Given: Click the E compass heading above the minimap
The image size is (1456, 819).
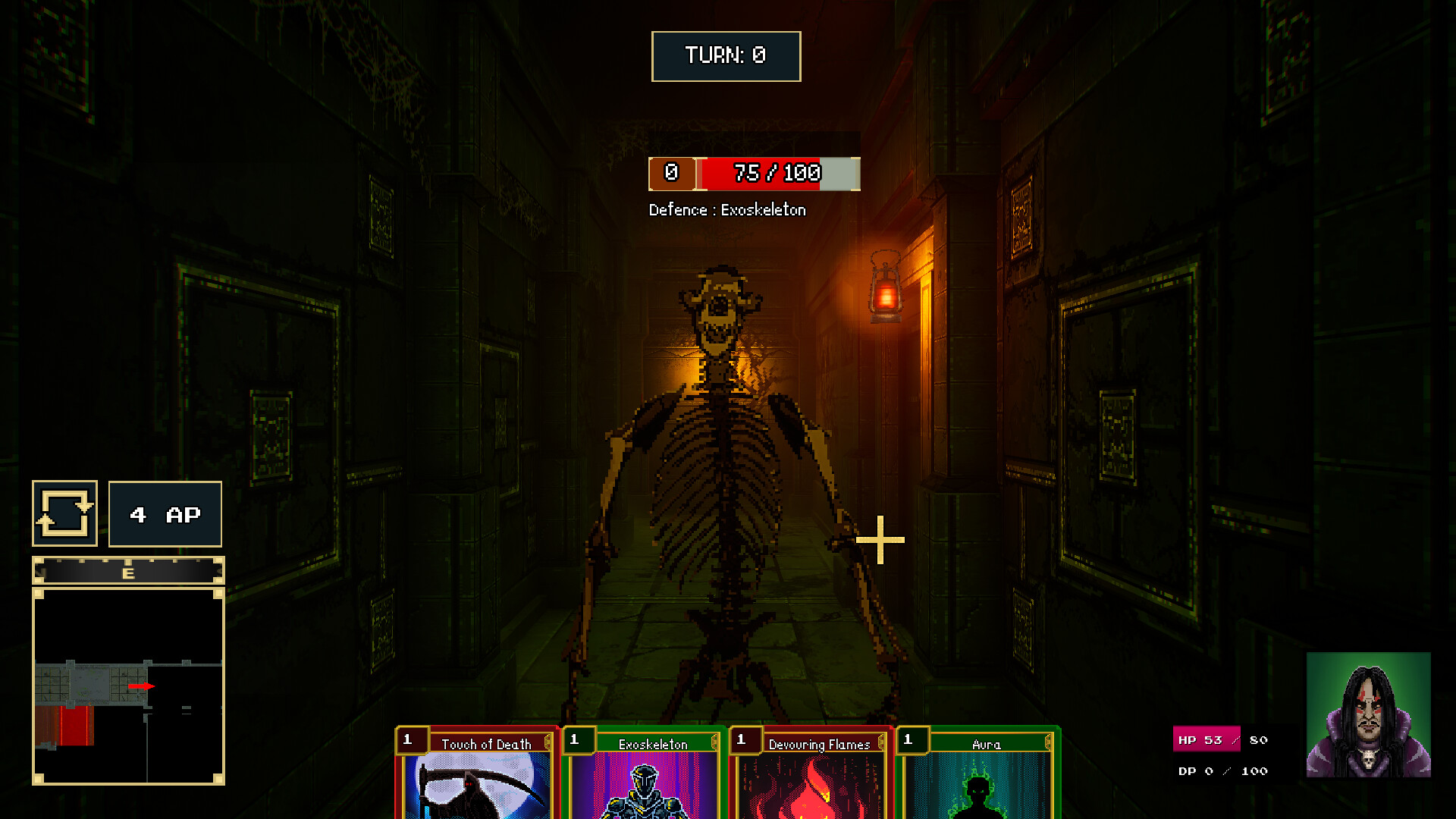Looking at the screenshot, I should pyautogui.click(x=129, y=574).
